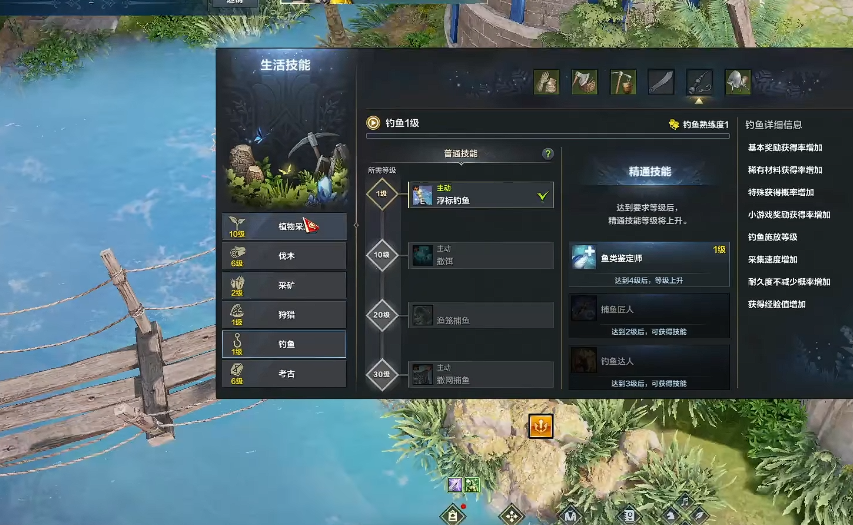Pick the mining pickaxe tool icon
Screen dimensions: 853x525
point(623,82)
